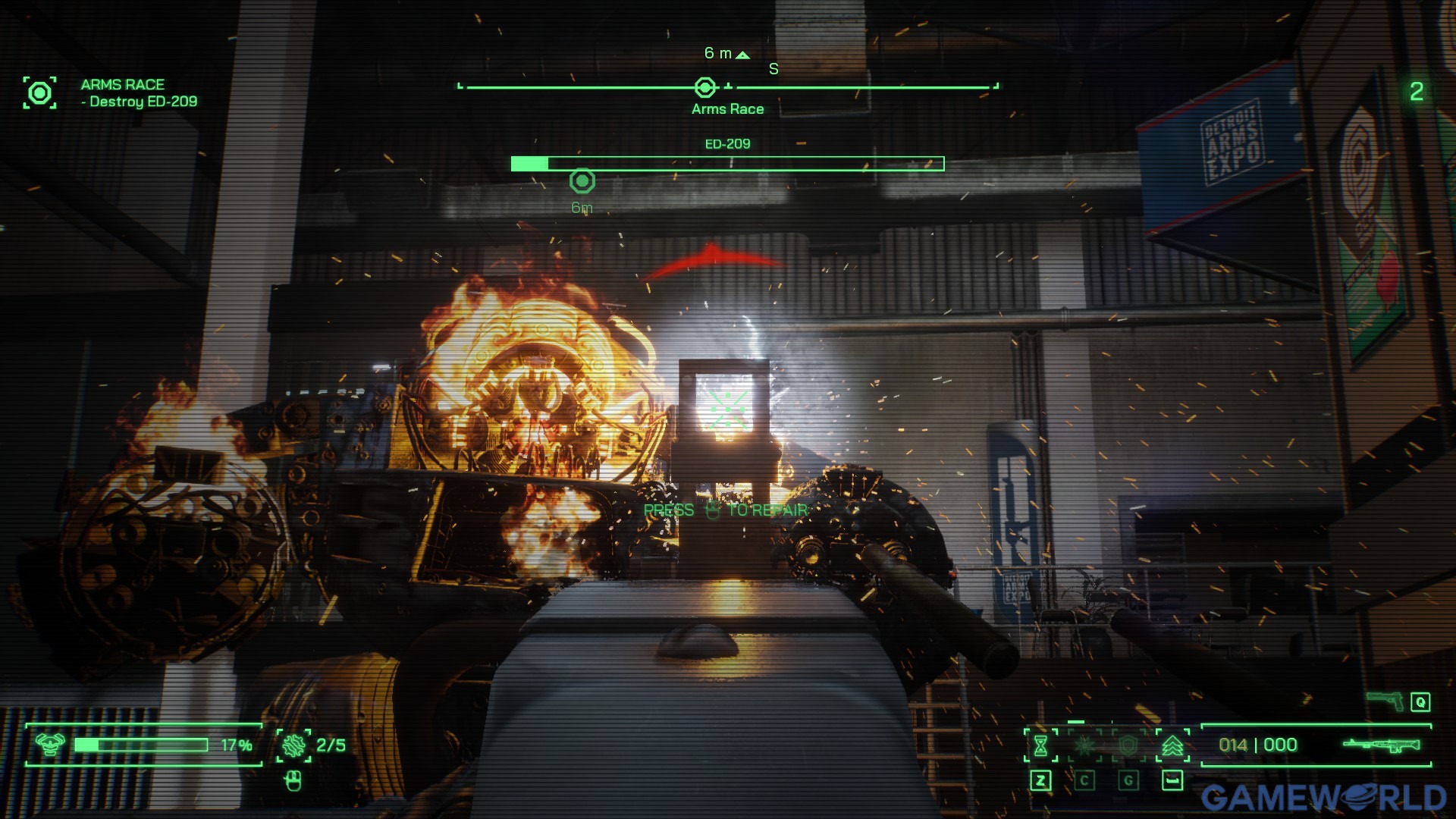Click the armor torso health icon
The image size is (1456, 819).
(50, 745)
